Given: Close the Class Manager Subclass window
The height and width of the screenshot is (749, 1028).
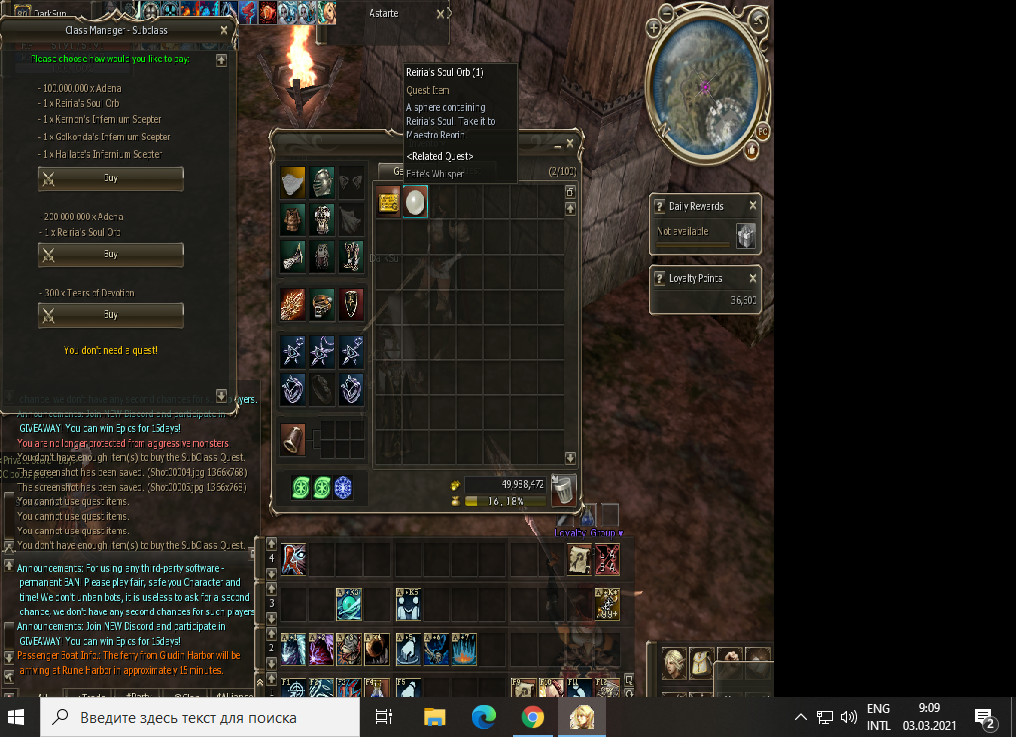Looking at the screenshot, I should [223, 30].
